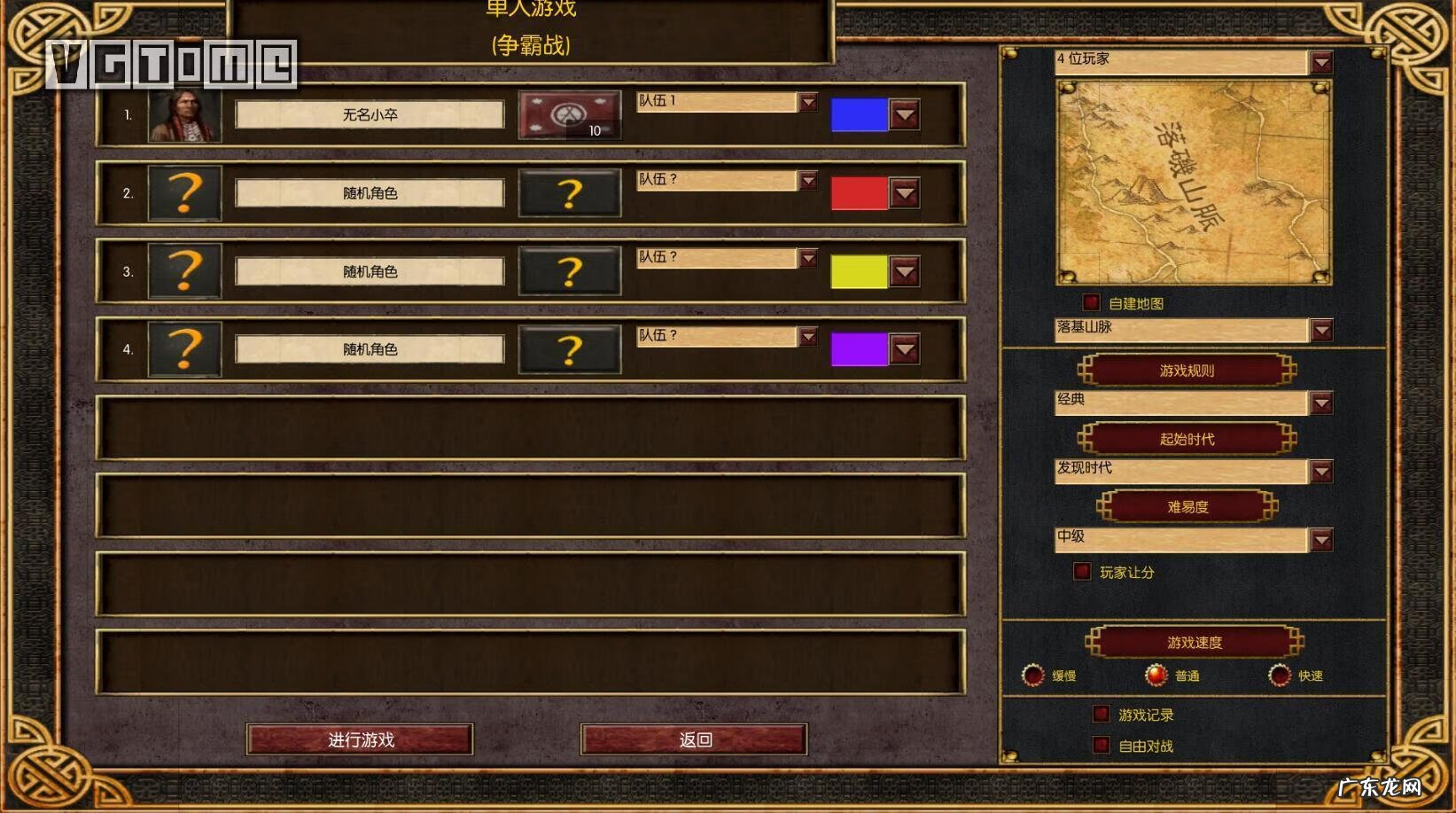Click the 游戏规则 game rules header
Image resolution: width=1456 pixels, height=813 pixels.
[x=1187, y=371]
